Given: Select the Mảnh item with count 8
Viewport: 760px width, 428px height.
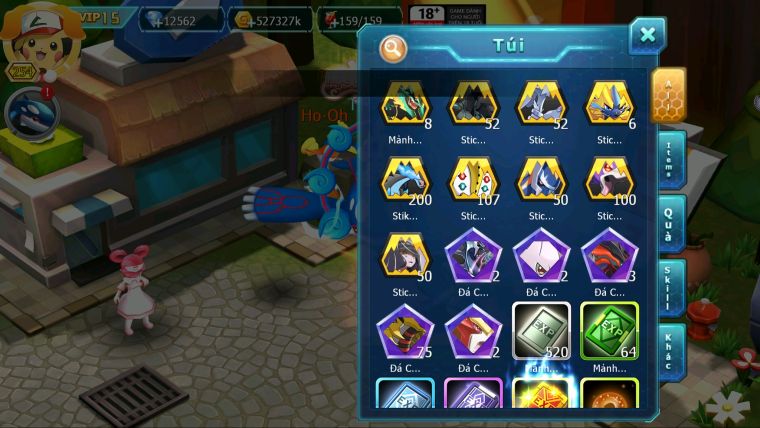Looking at the screenshot, I should coord(405,104).
